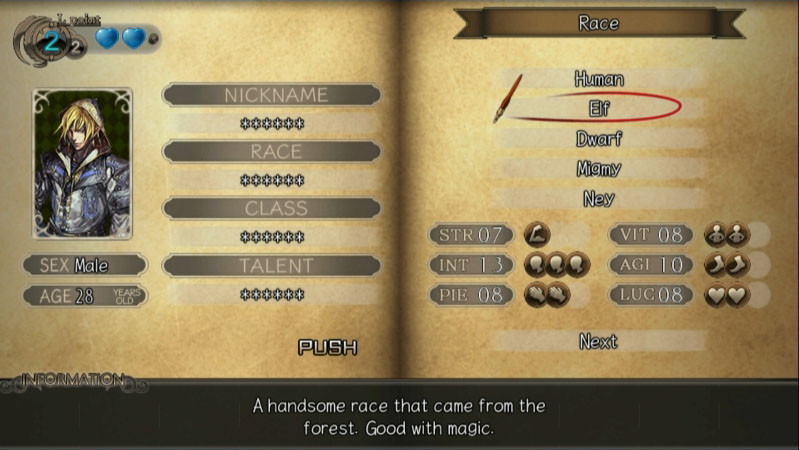Click Next to proceed
Image resolution: width=799 pixels, height=450 pixels.
[x=598, y=341]
